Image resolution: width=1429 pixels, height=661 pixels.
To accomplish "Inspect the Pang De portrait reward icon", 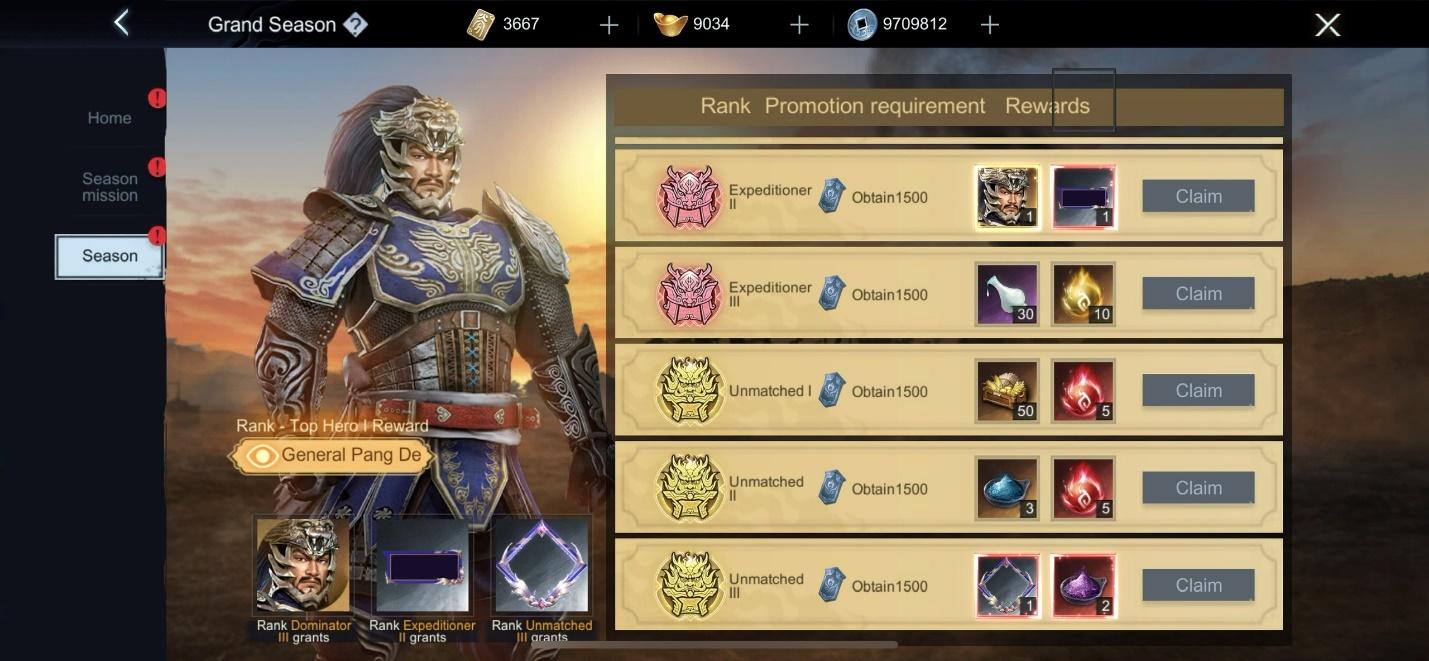I will point(1007,197).
